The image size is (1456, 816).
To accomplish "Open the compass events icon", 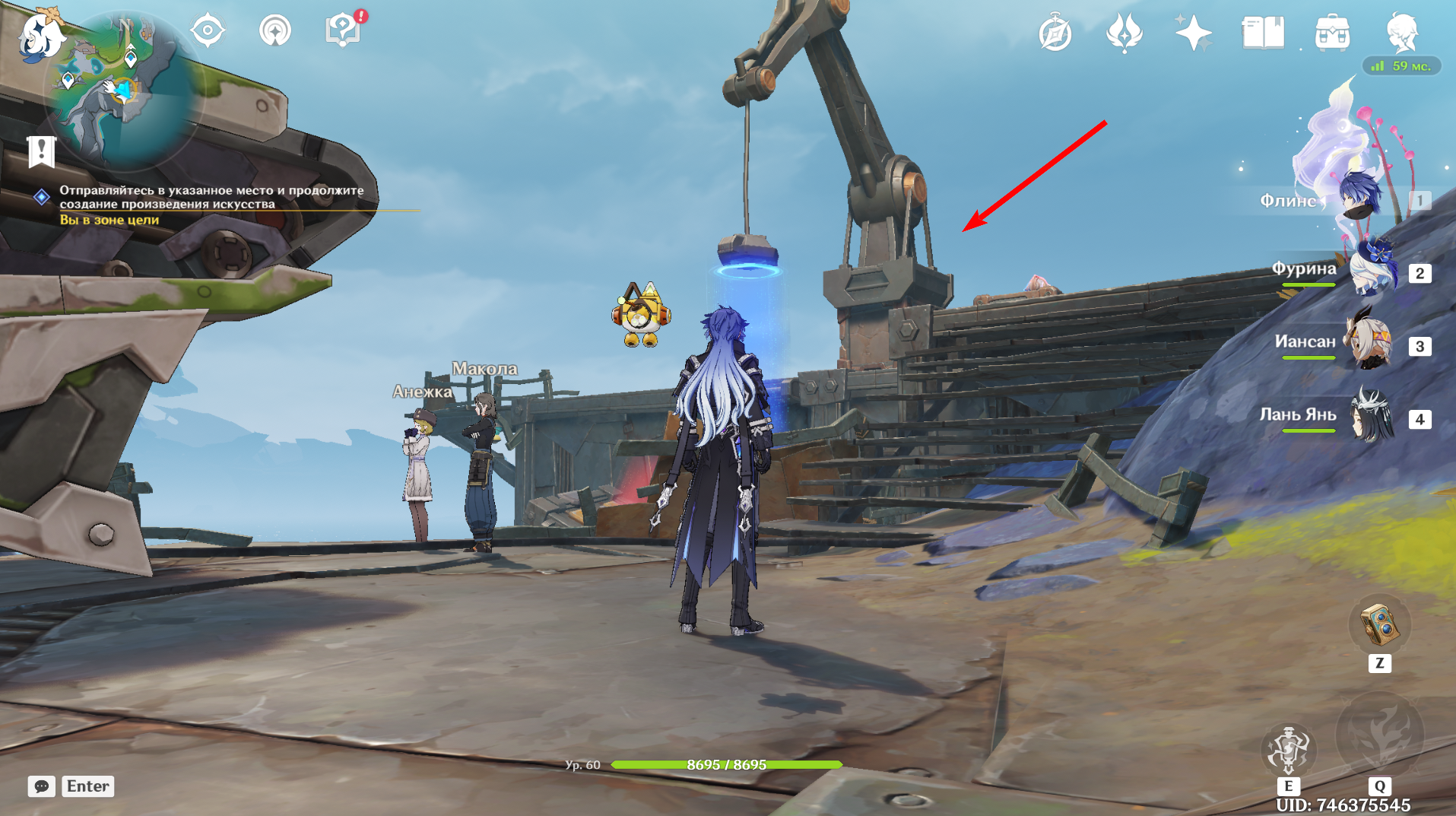I will click(x=1055, y=33).
